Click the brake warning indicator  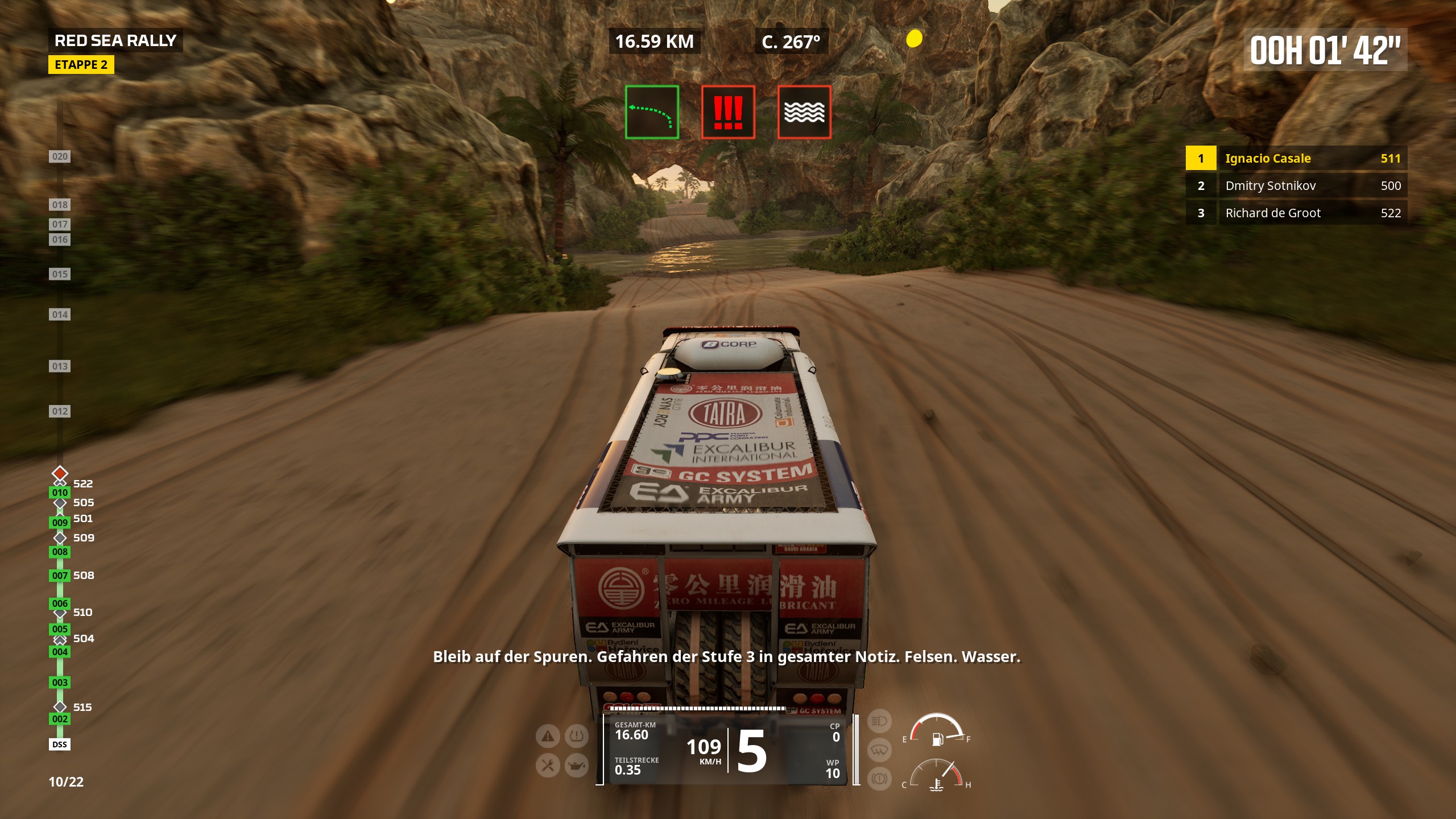coord(879,778)
